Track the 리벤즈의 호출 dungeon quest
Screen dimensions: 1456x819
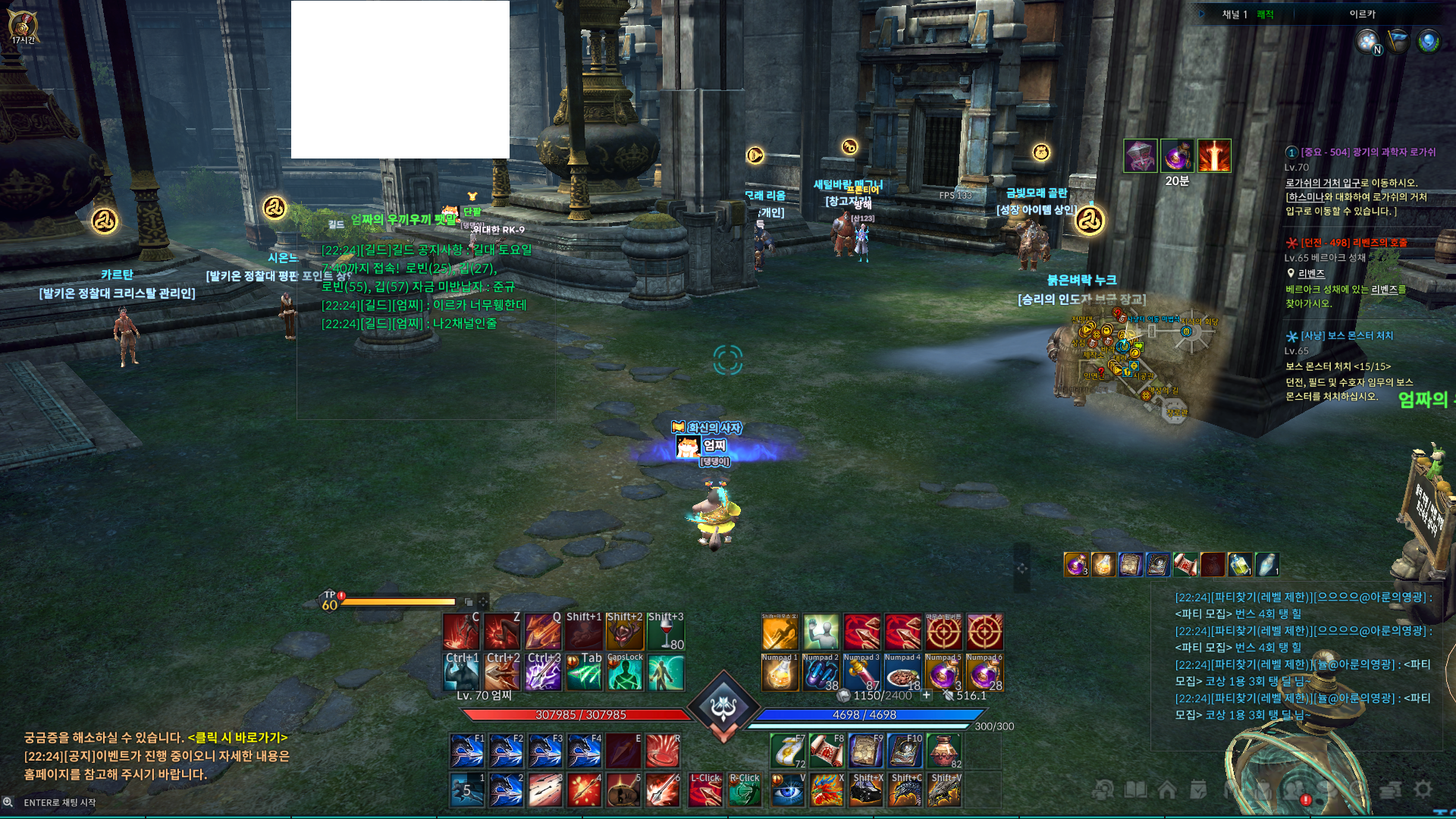point(1354,243)
